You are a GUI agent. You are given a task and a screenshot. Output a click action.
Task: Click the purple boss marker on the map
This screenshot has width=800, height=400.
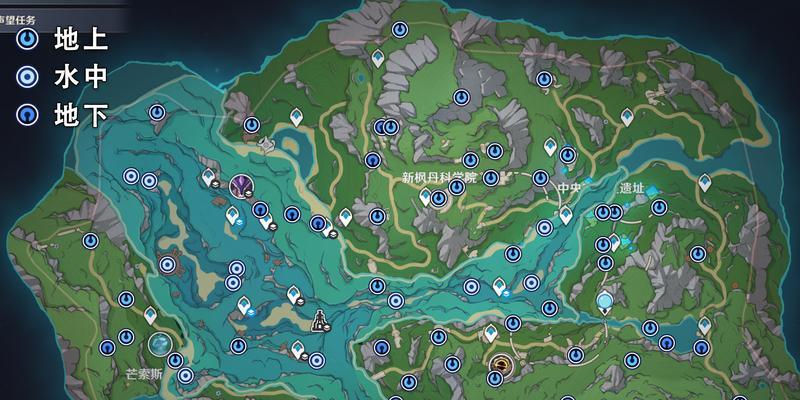241,185
